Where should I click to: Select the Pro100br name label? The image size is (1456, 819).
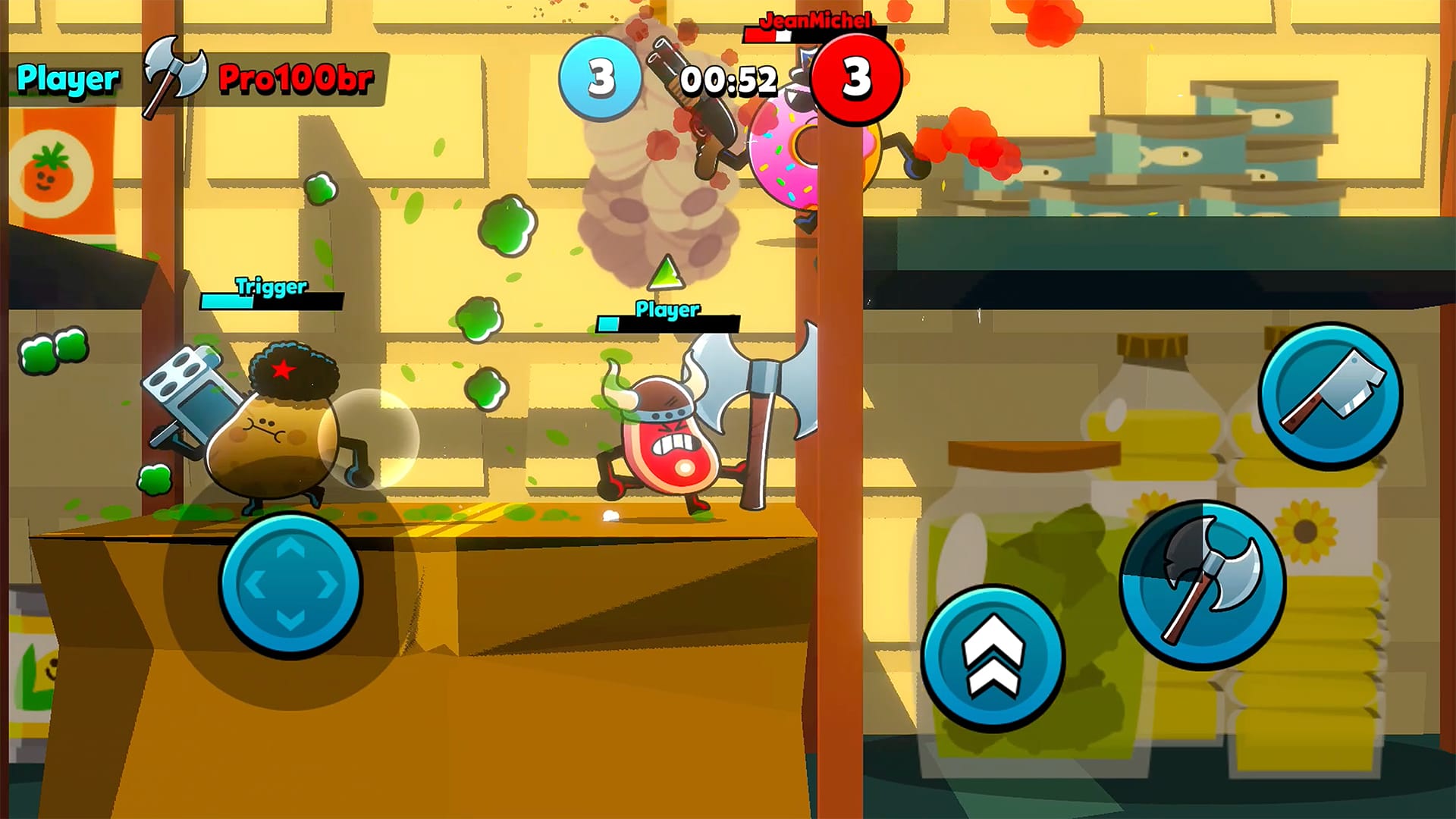(294, 80)
